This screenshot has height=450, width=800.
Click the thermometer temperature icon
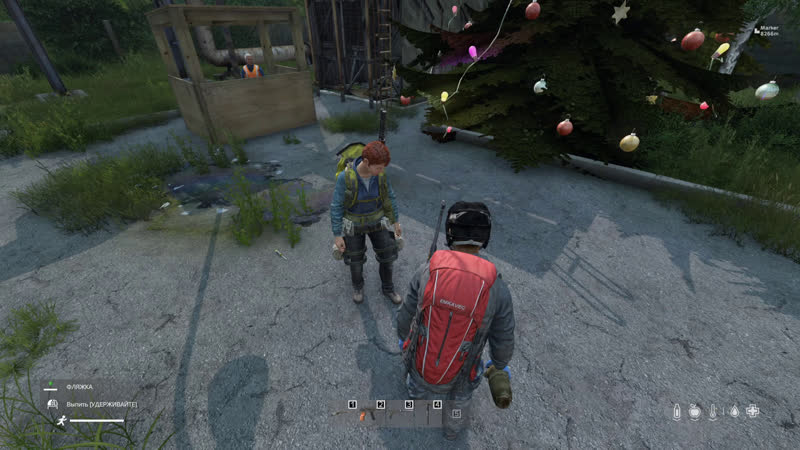point(714,411)
